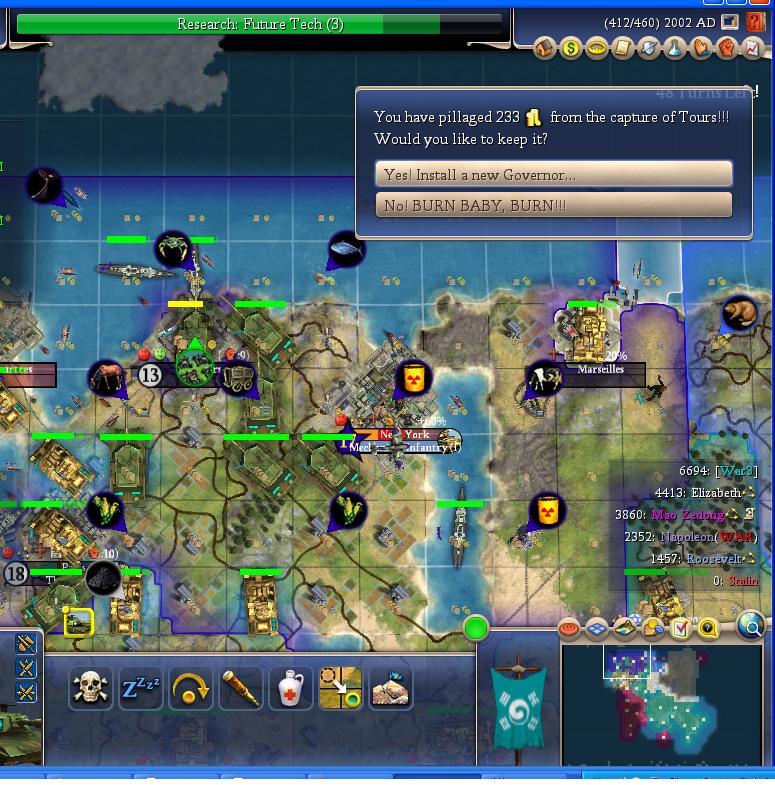
Task: Open the military advisor fist icon
Action: pos(727,48)
